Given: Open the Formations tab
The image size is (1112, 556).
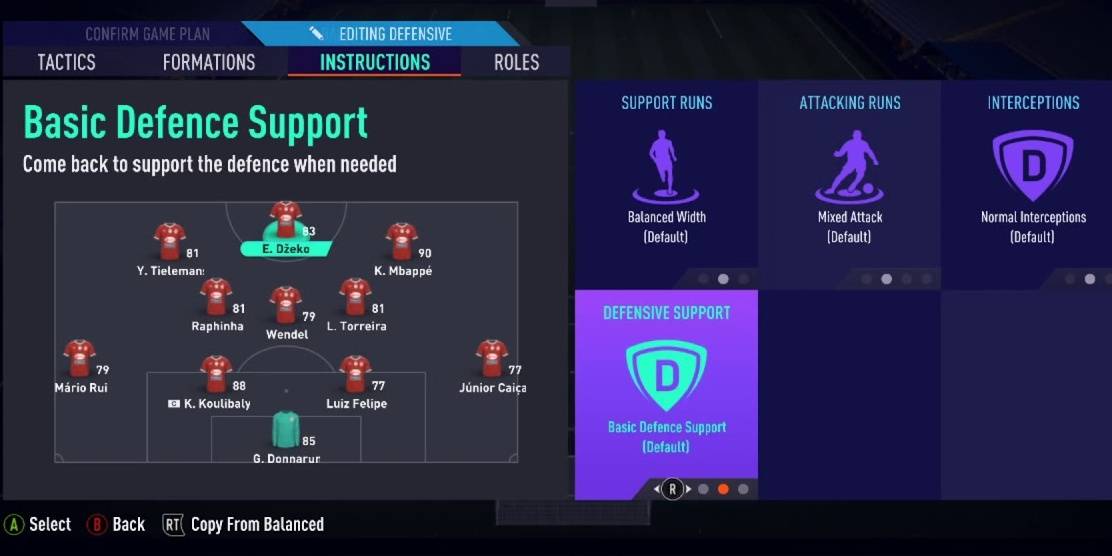Looking at the screenshot, I should [209, 62].
